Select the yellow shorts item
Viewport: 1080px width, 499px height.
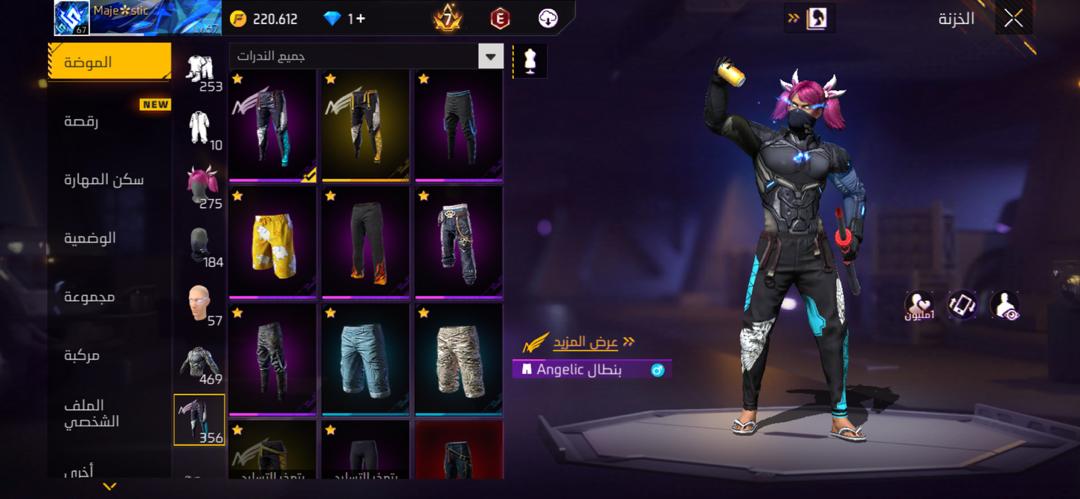[x=272, y=241]
